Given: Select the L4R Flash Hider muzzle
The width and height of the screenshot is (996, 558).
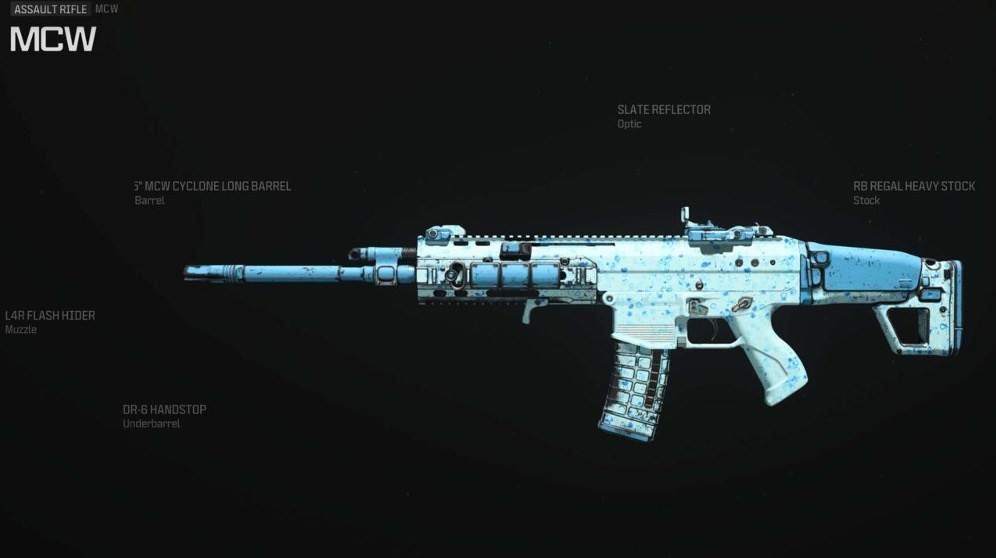Looking at the screenshot, I should click(50, 316).
